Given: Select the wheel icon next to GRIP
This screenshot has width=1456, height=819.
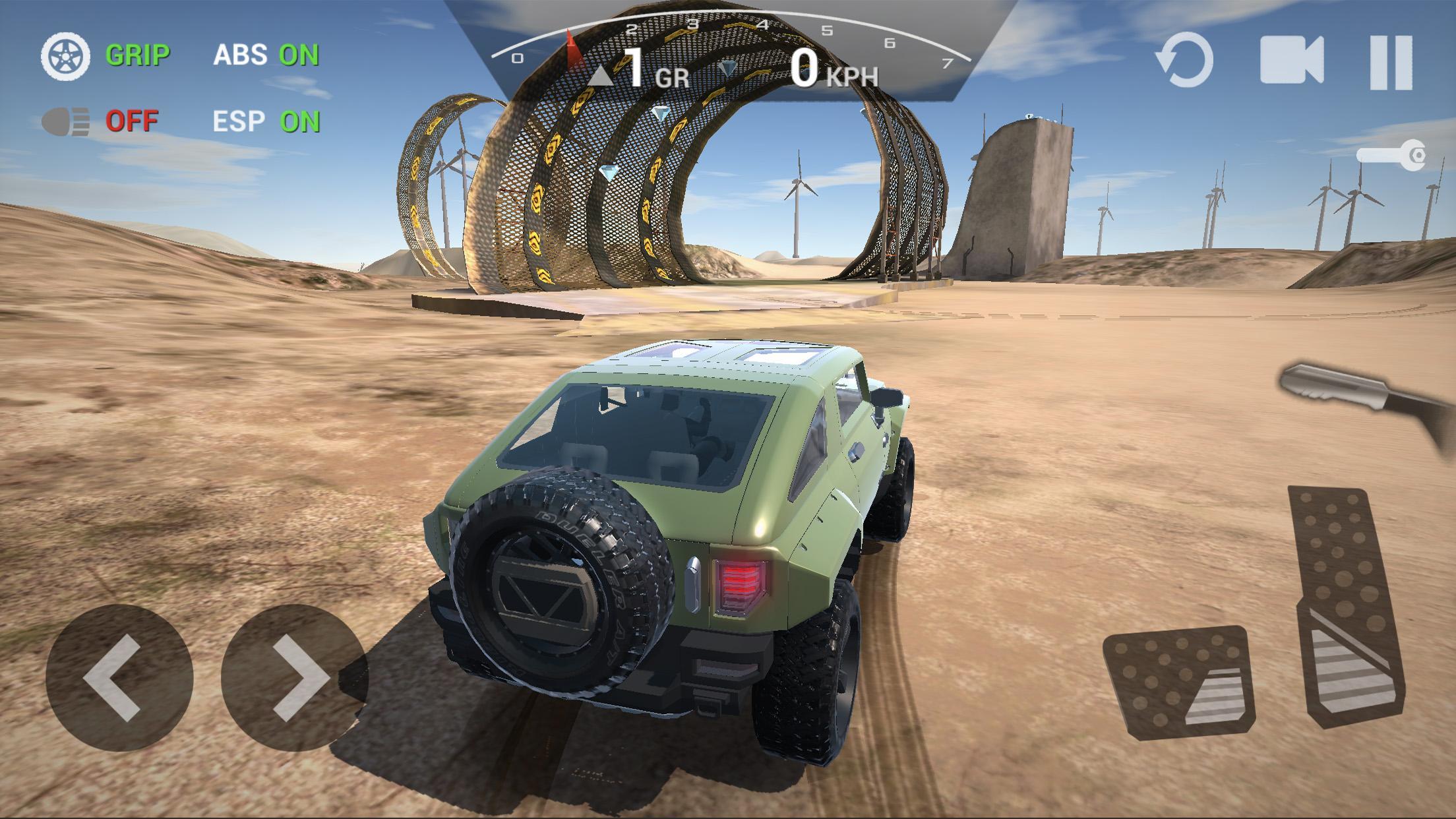Looking at the screenshot, I should pos(65,57).
